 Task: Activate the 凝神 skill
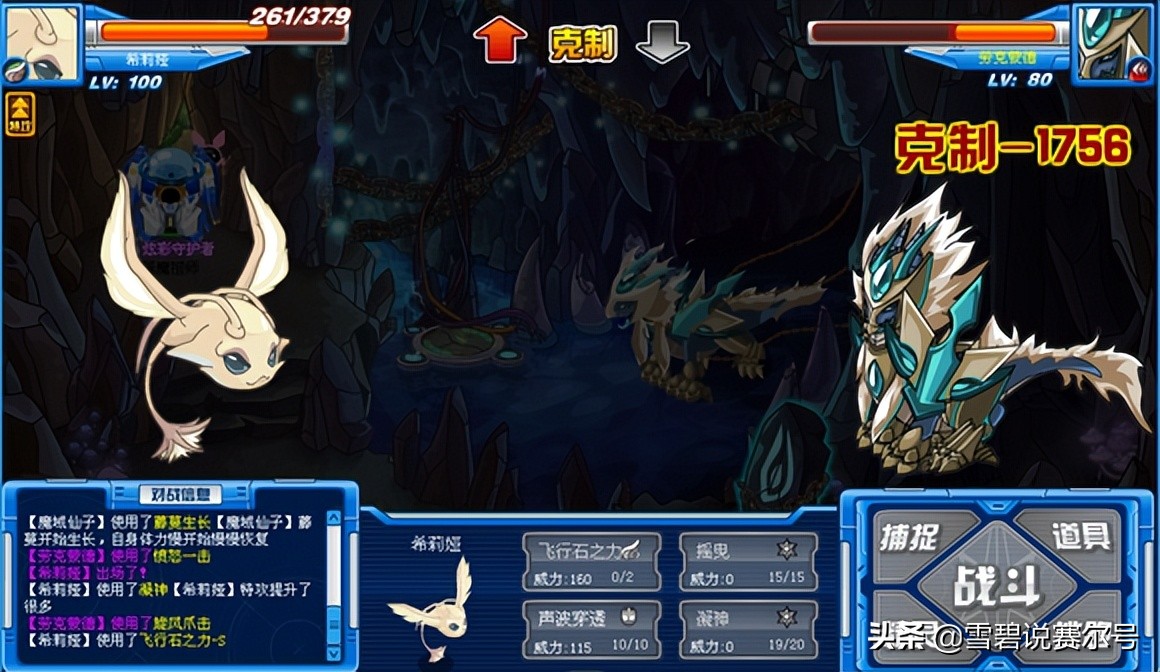tap(748, 629)
